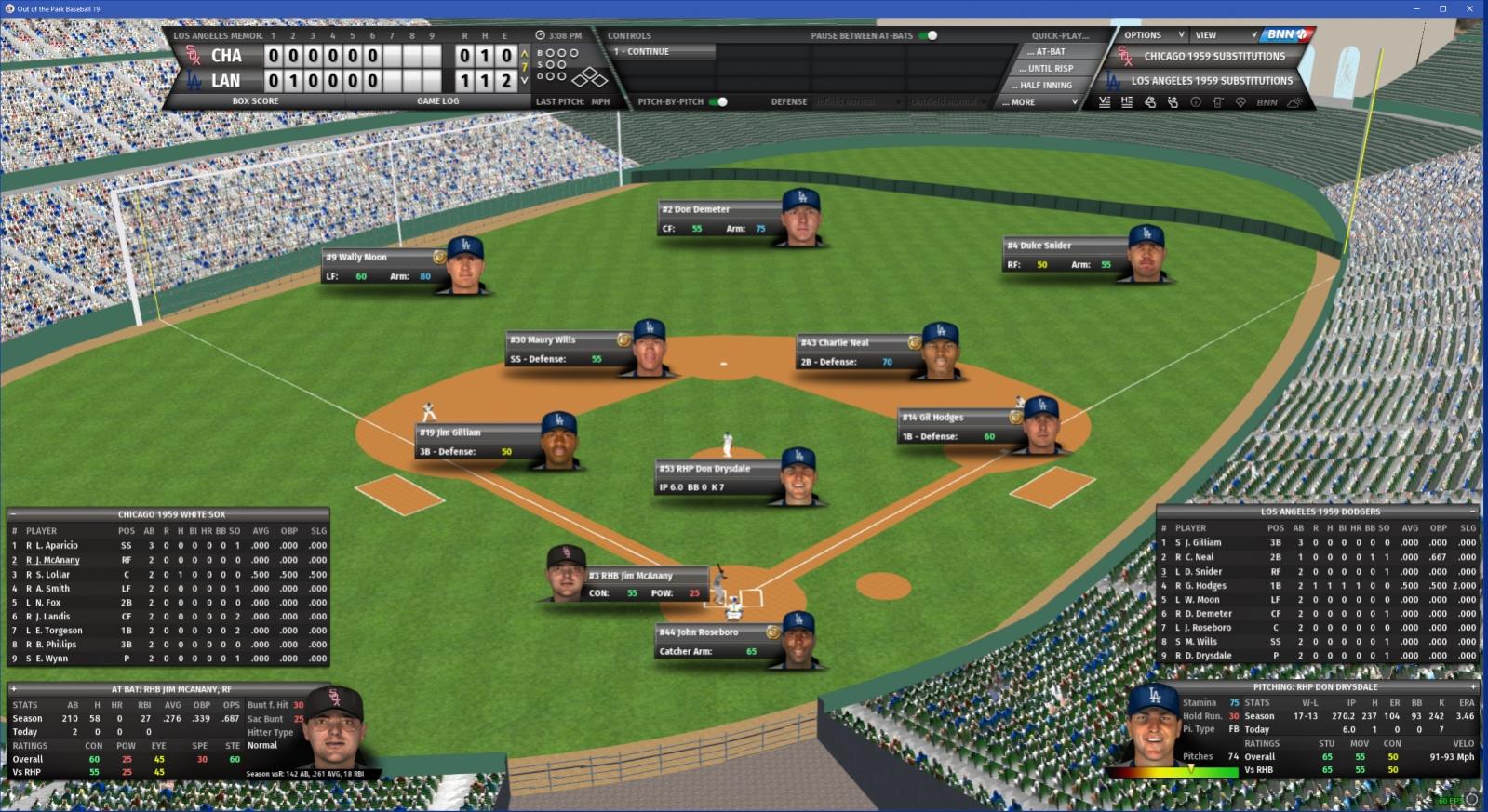Image resolution: width=1488 pixels, height=812 pixels.
Task: Quick-play Until RISP
Action: tap(1050, 69)
